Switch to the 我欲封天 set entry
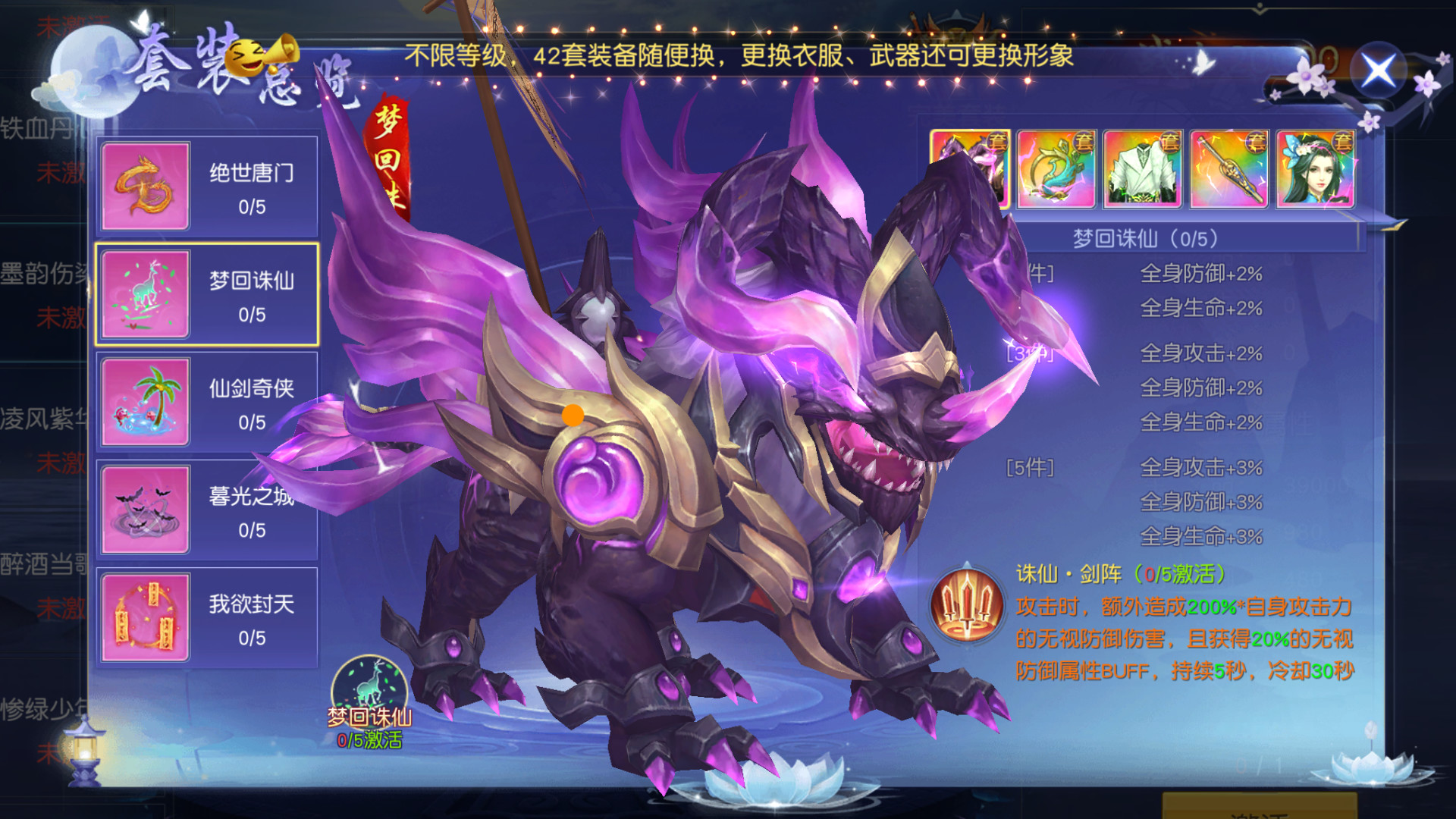1456x819 pixels. tap(250, 616)
